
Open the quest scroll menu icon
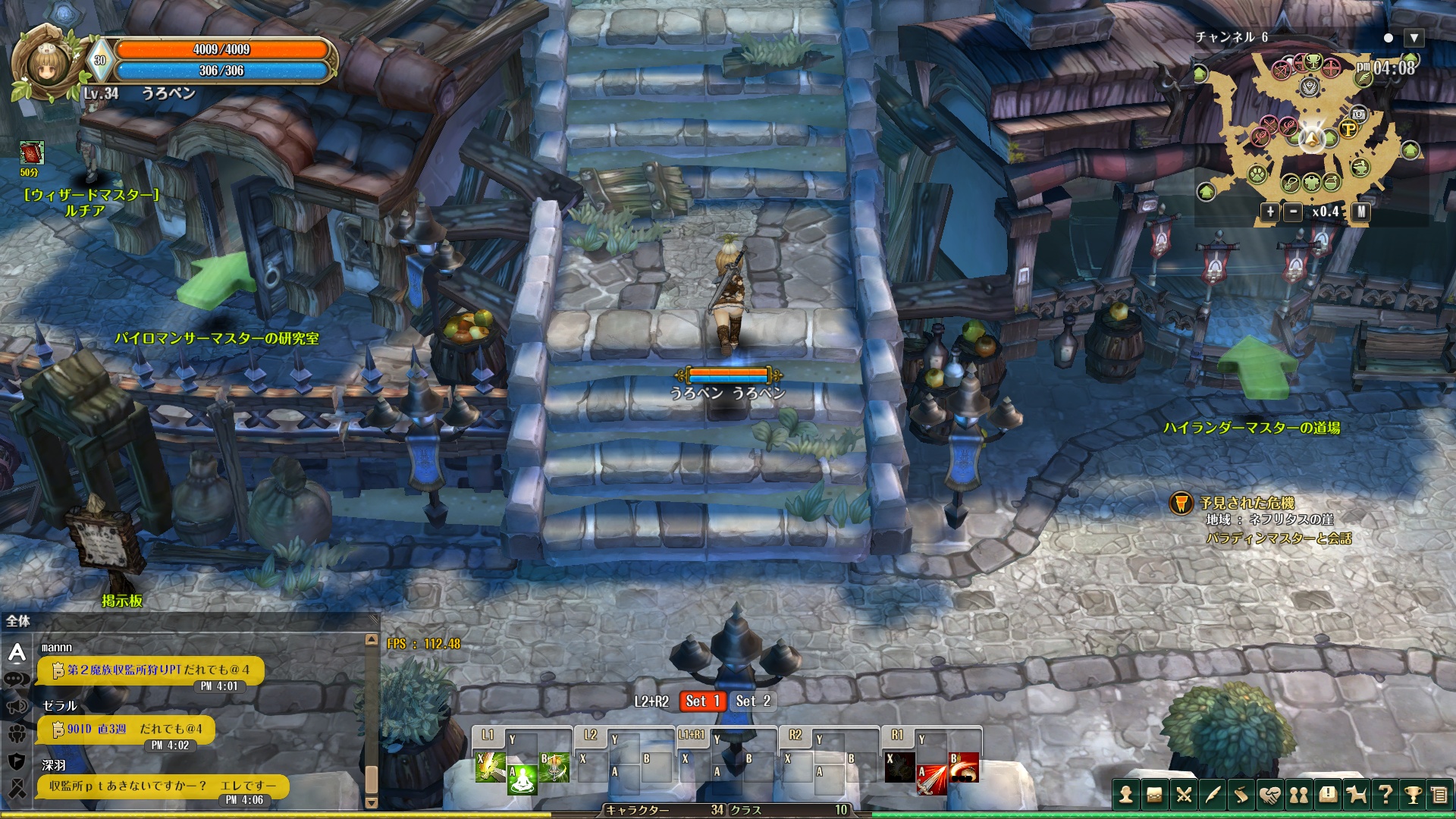click(1241, 795)
